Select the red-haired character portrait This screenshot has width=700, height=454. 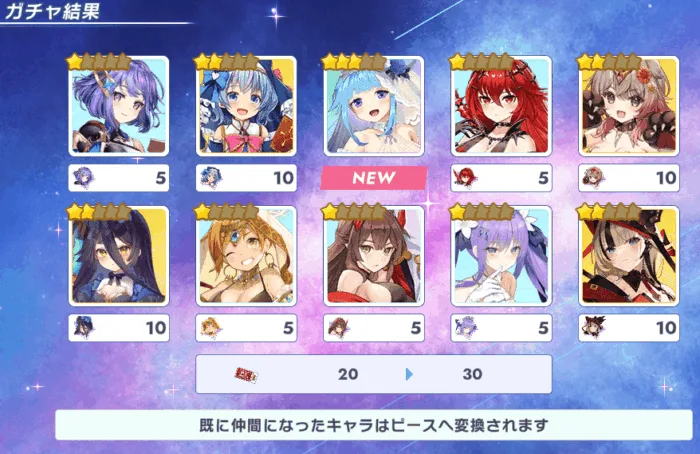[x=501, y=106]
